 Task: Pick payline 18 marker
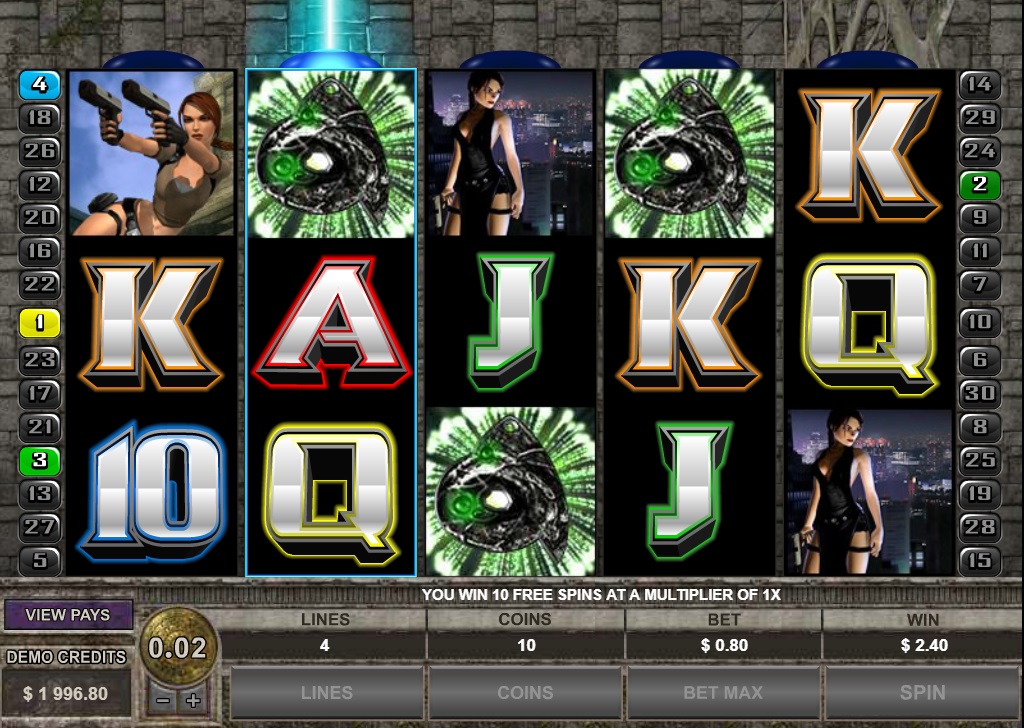coord(40,118)
